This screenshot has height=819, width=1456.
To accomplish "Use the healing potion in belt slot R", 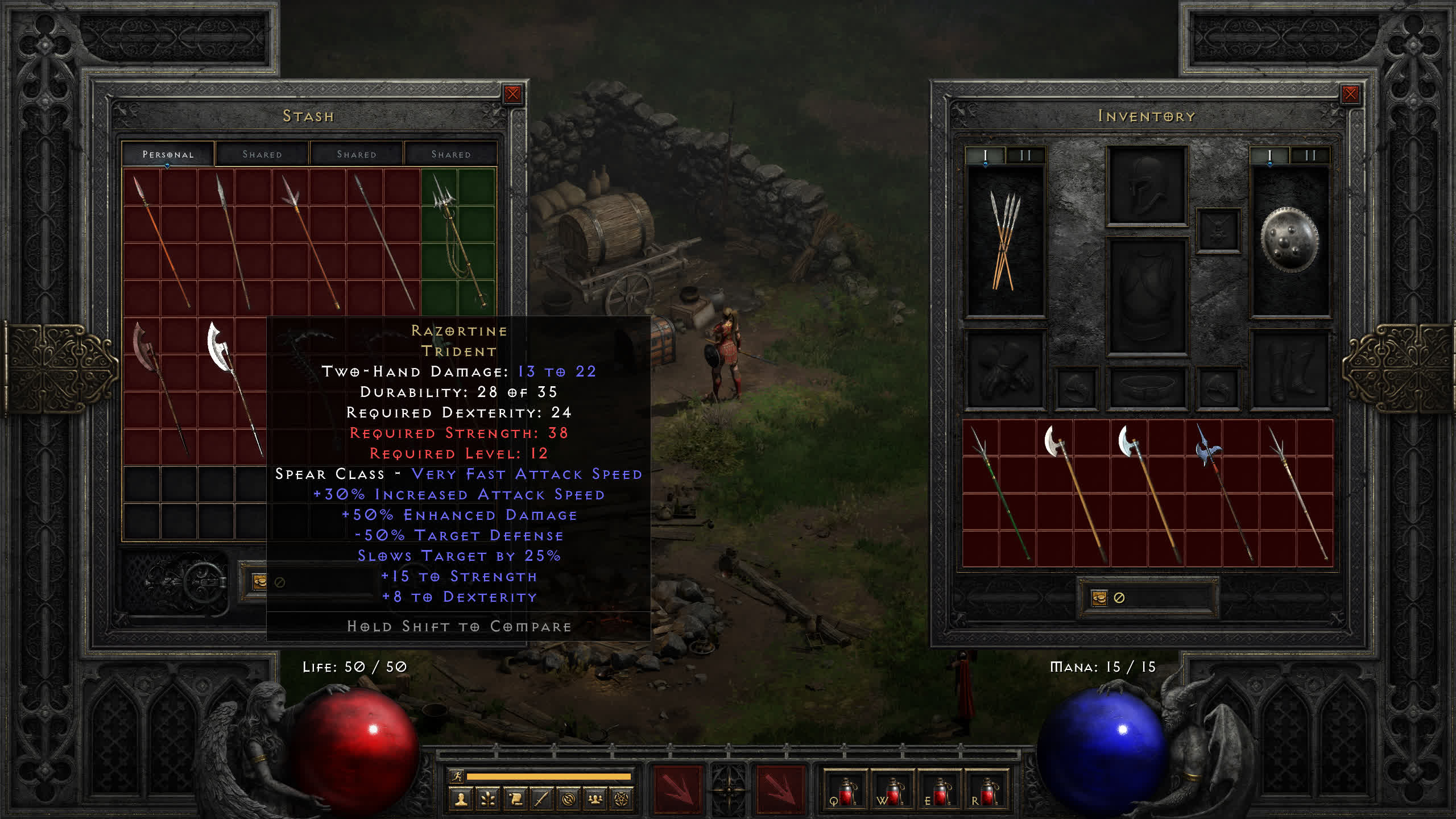I will click(987, 792).
